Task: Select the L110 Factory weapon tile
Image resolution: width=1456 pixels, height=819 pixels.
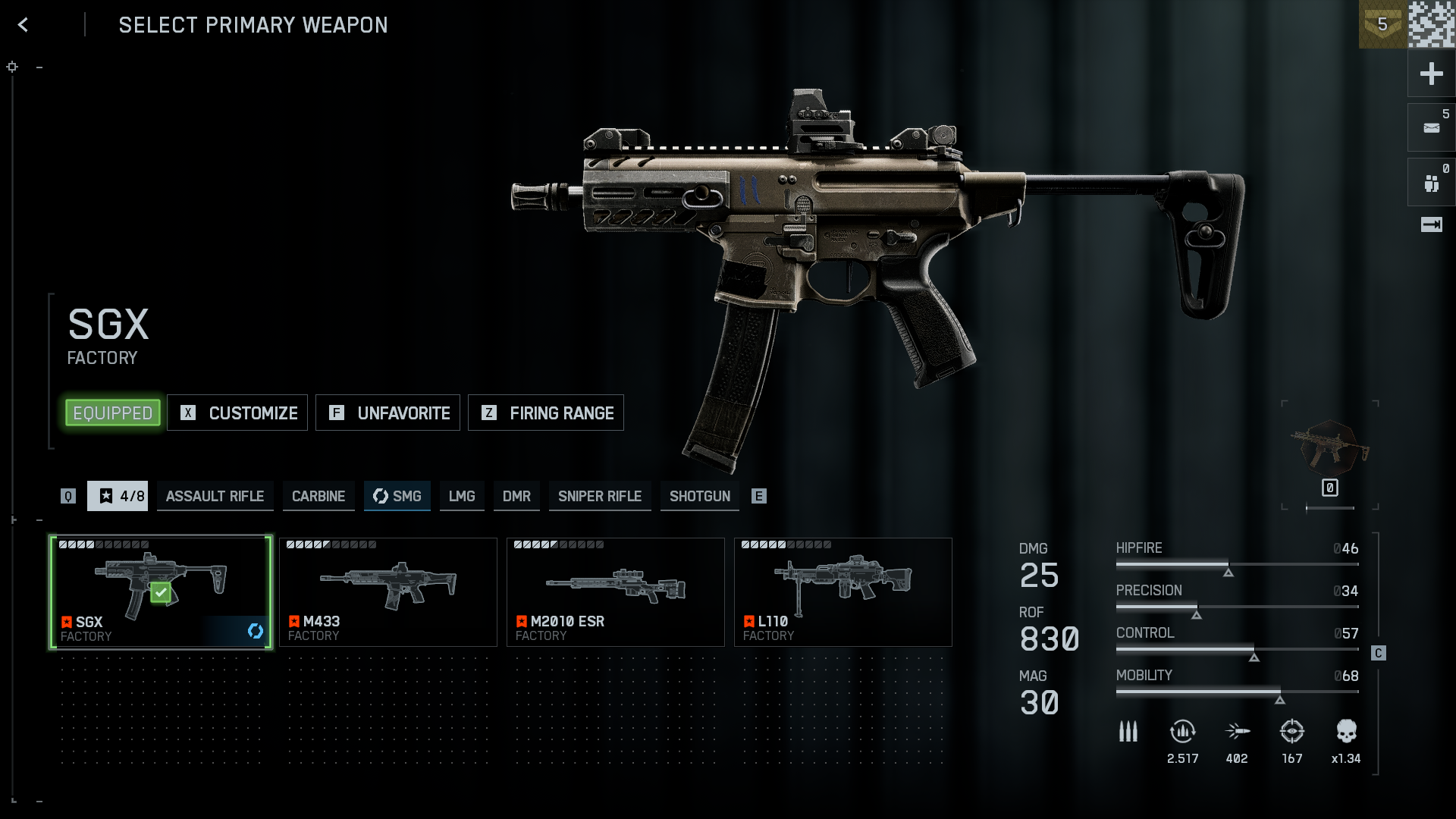Action: (843, 592)
